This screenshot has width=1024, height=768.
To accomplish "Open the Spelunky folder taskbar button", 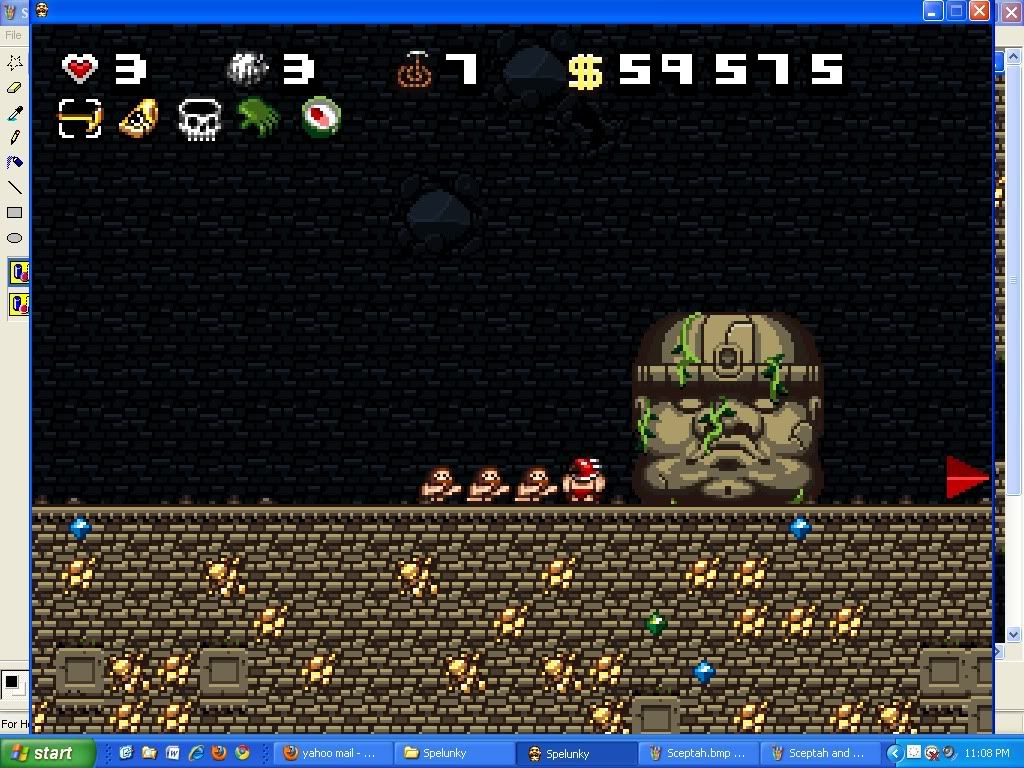I will click(453, 753).
